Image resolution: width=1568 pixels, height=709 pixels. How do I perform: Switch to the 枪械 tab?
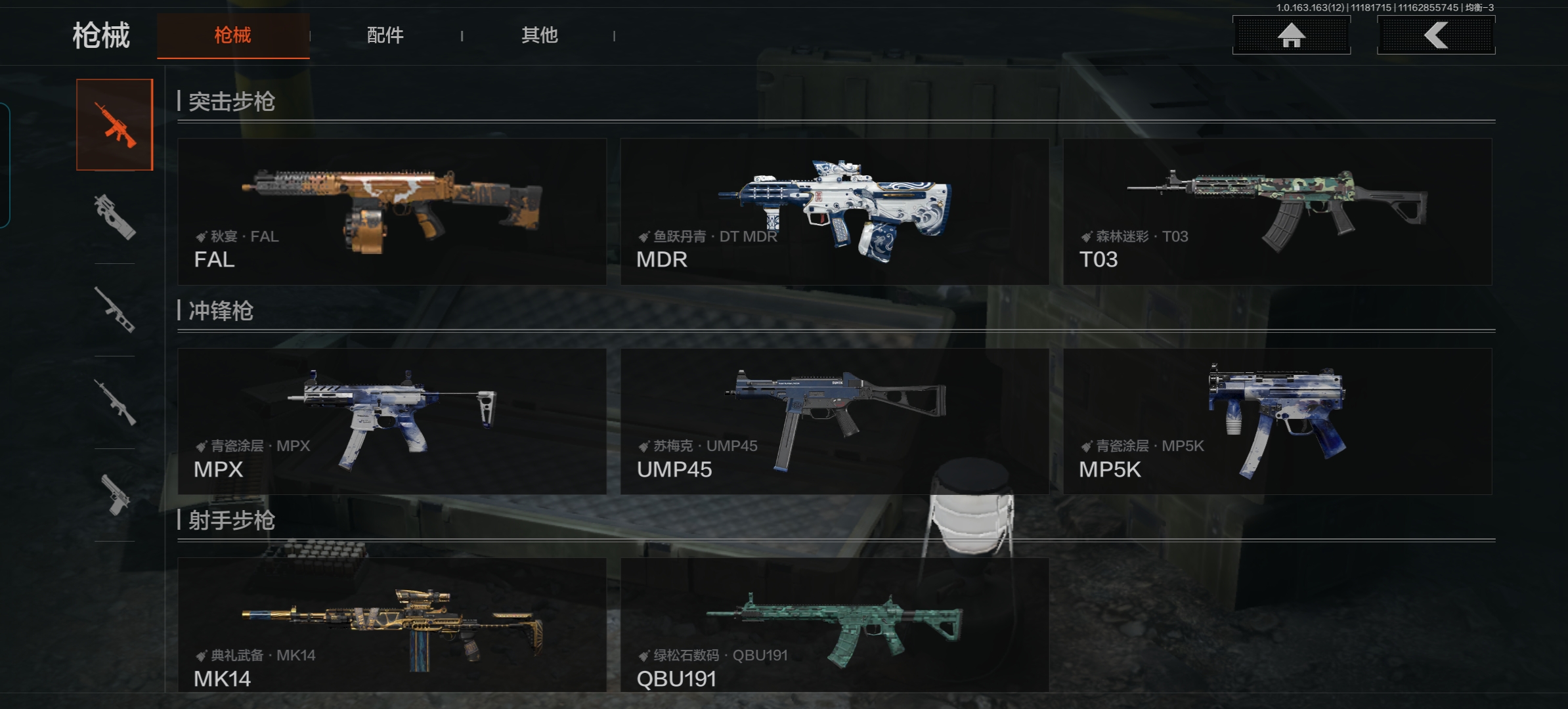point(233,35)
